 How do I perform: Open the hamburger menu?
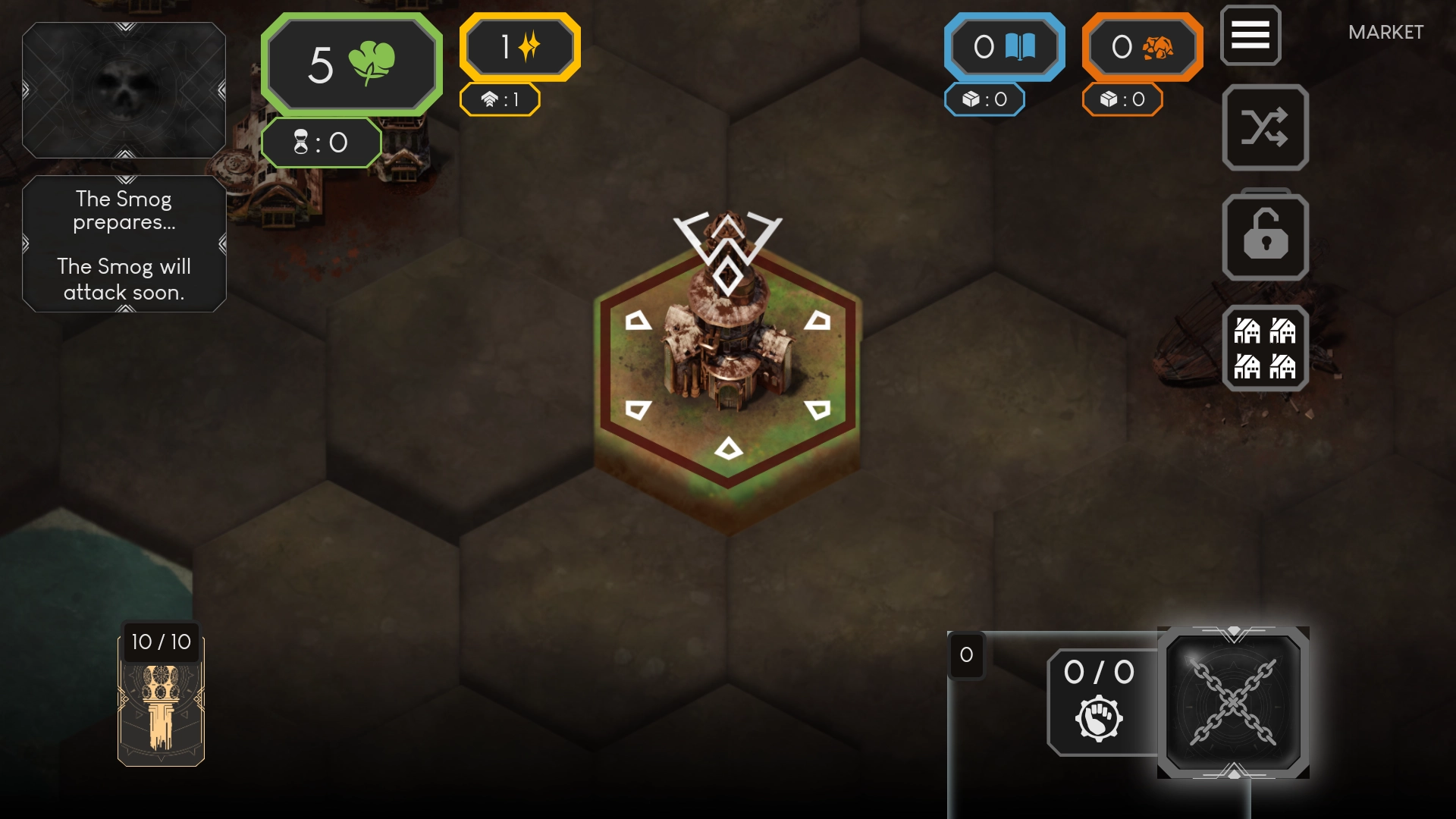point(1250,35)
